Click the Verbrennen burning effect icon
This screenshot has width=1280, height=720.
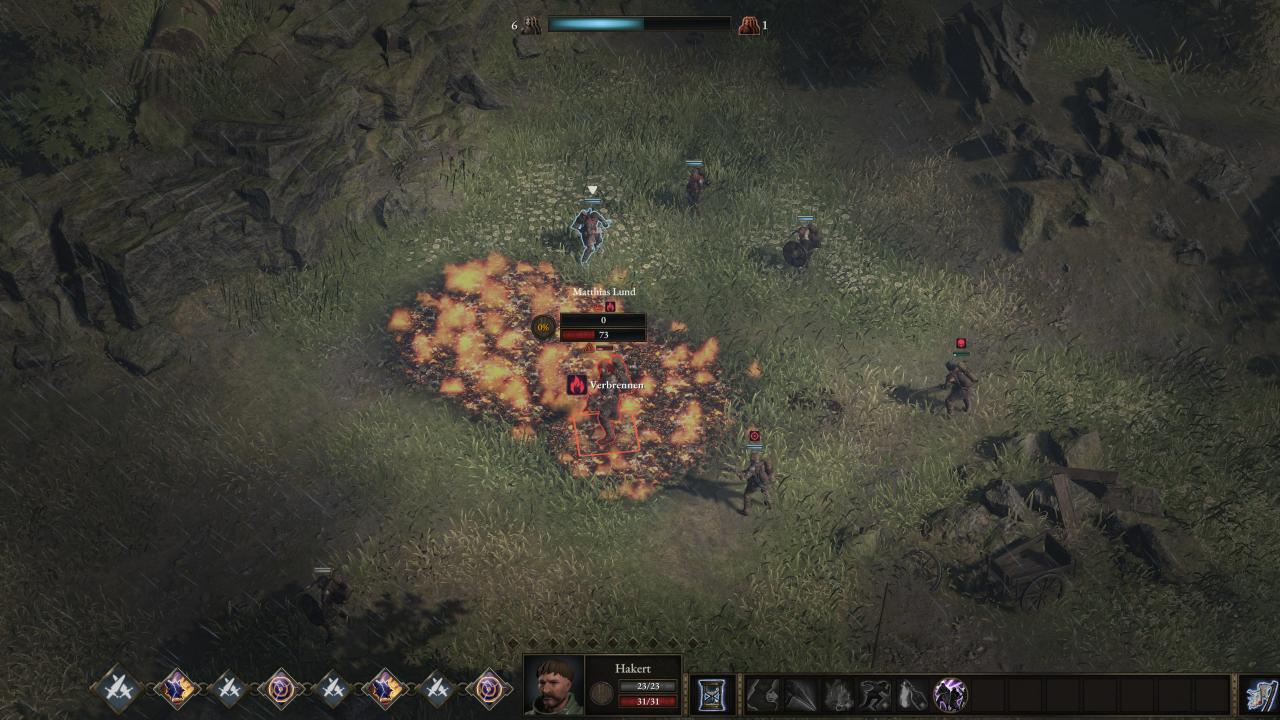[577, 385]
